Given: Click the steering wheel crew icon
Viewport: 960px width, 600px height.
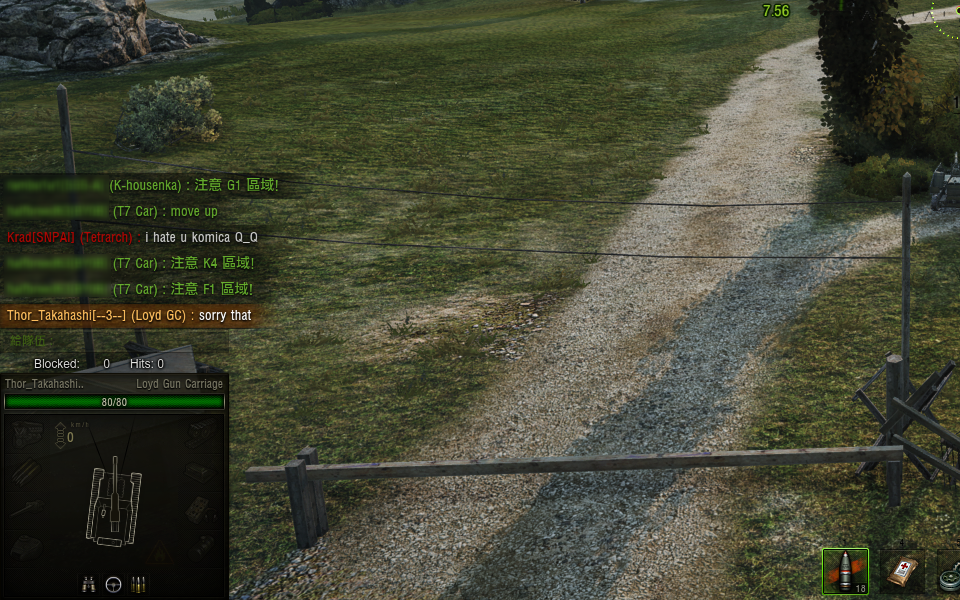Looking at the screenshot, I should click(x=114, y=582).
